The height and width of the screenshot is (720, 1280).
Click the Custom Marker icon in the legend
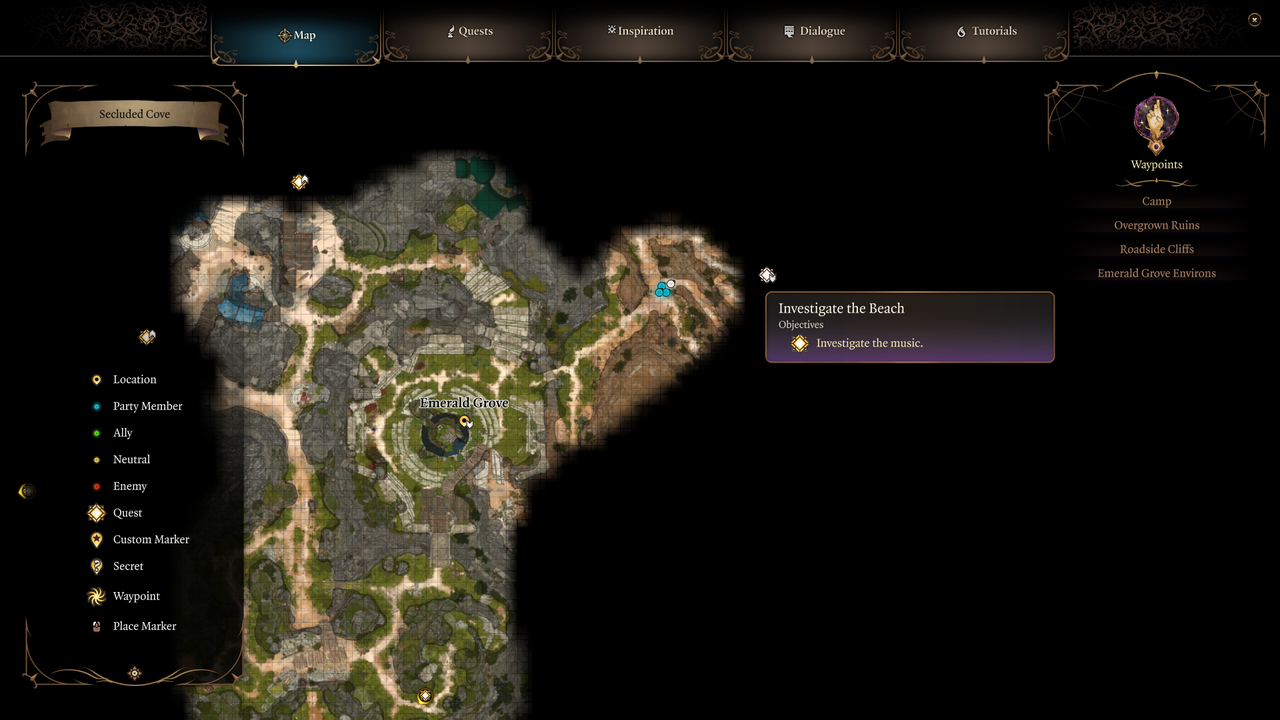tap(96, 539)
